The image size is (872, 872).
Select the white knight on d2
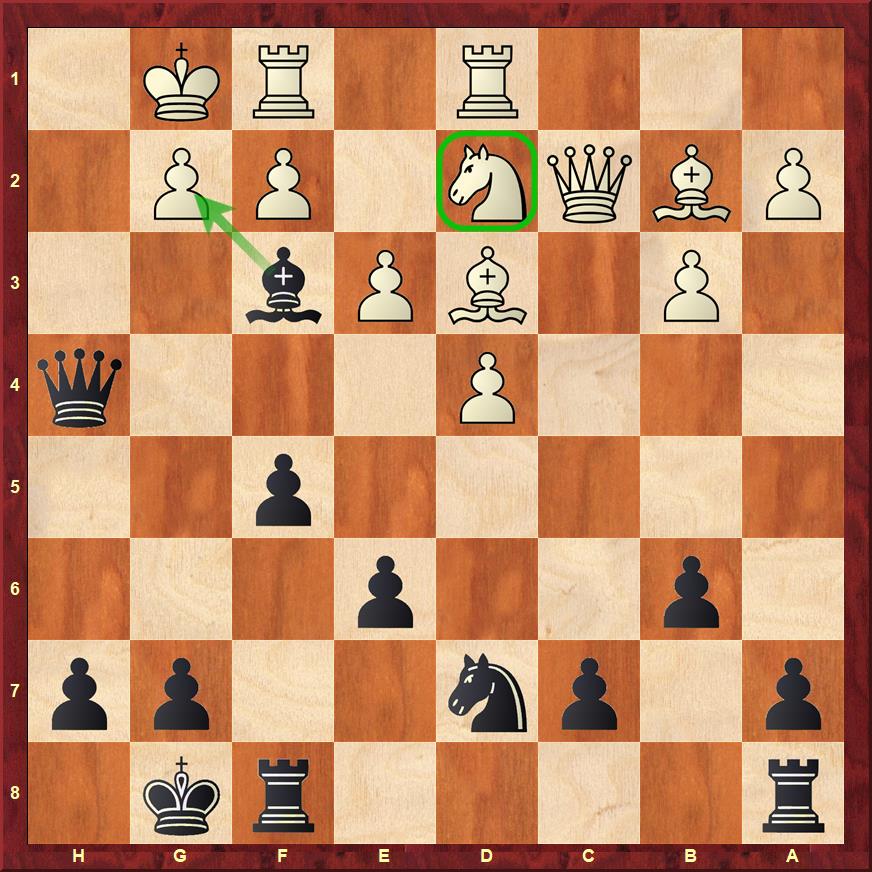pyautogui.click(x=487, y=182)
